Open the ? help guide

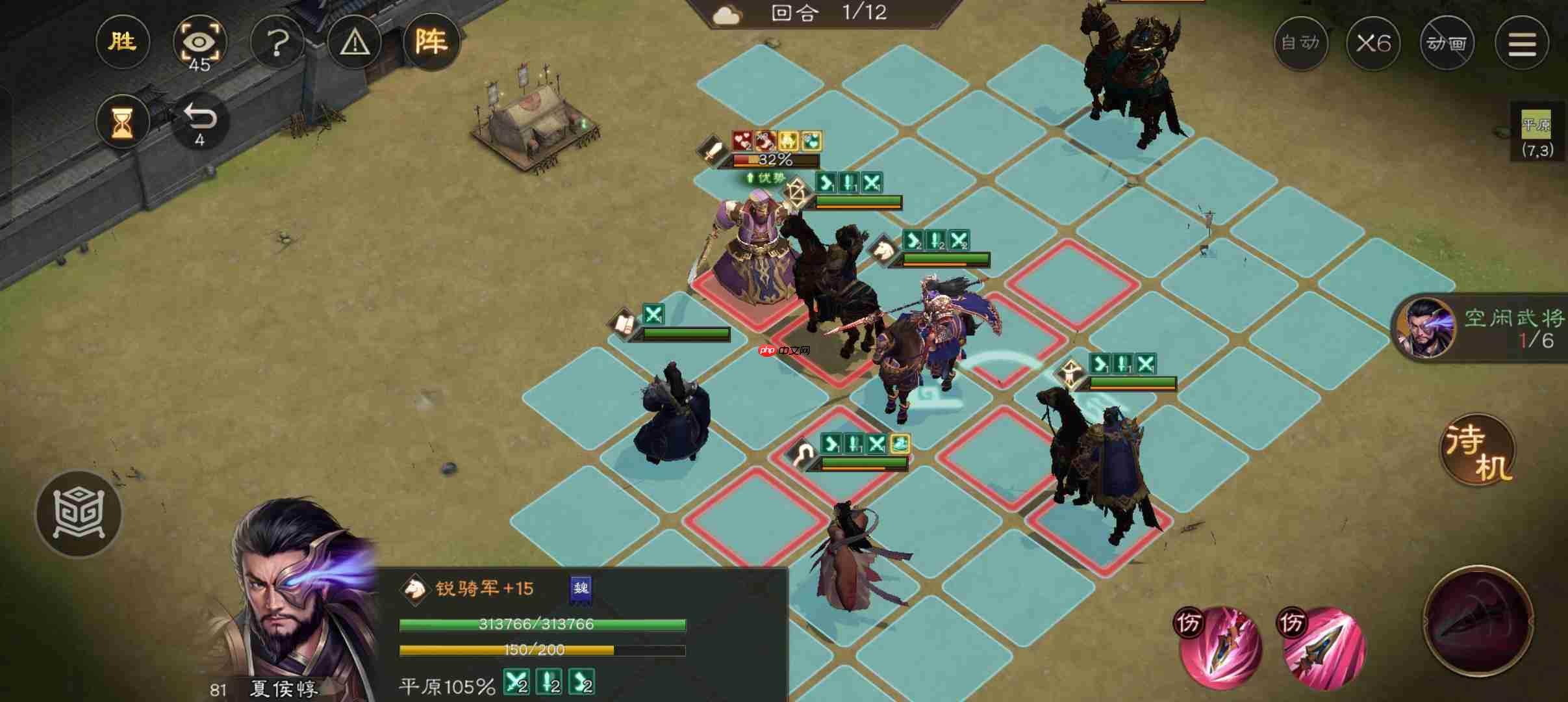pos(278,42)
